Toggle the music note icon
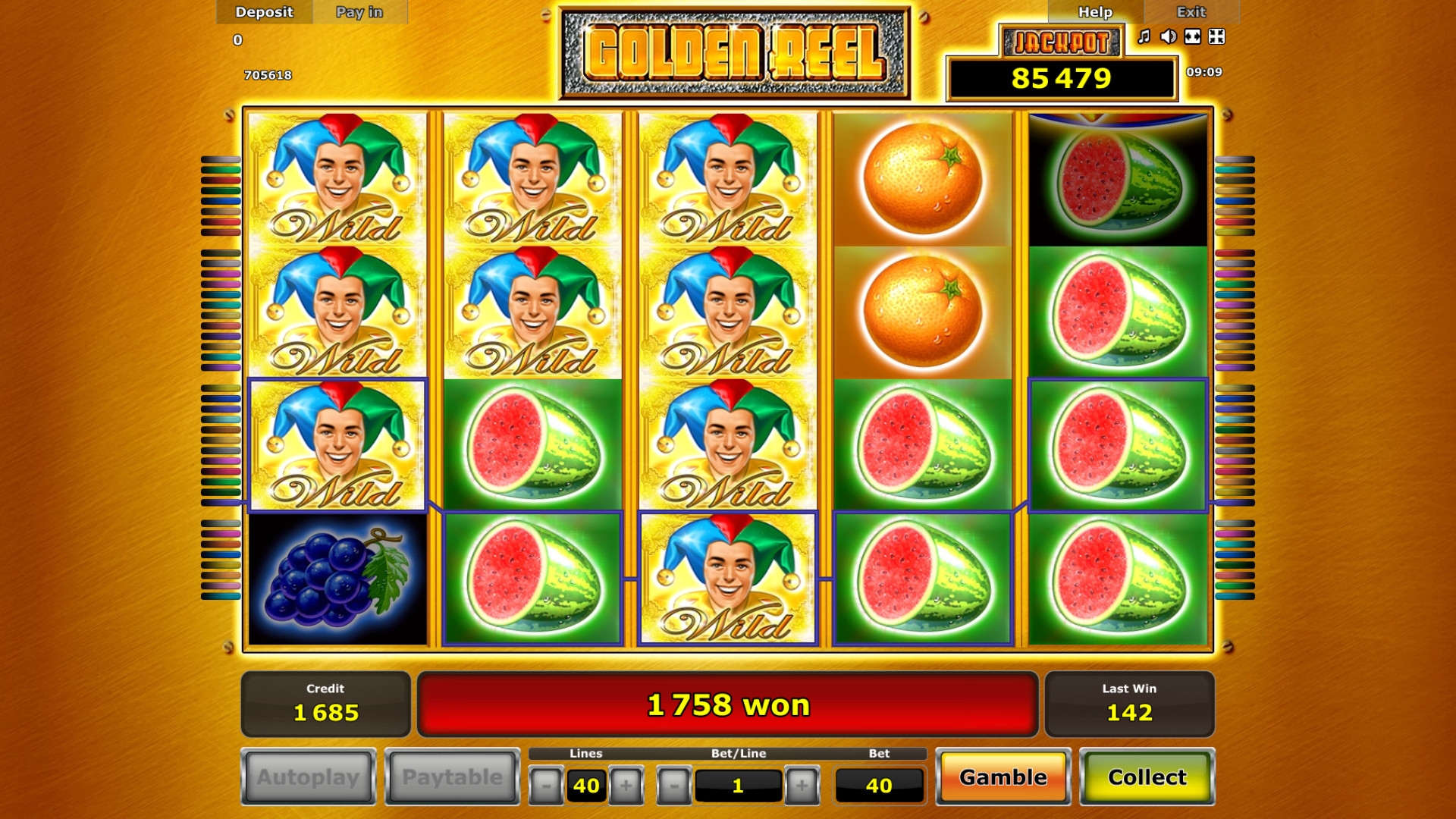This screenshot has width=1456, height=819. (1144, 36)
